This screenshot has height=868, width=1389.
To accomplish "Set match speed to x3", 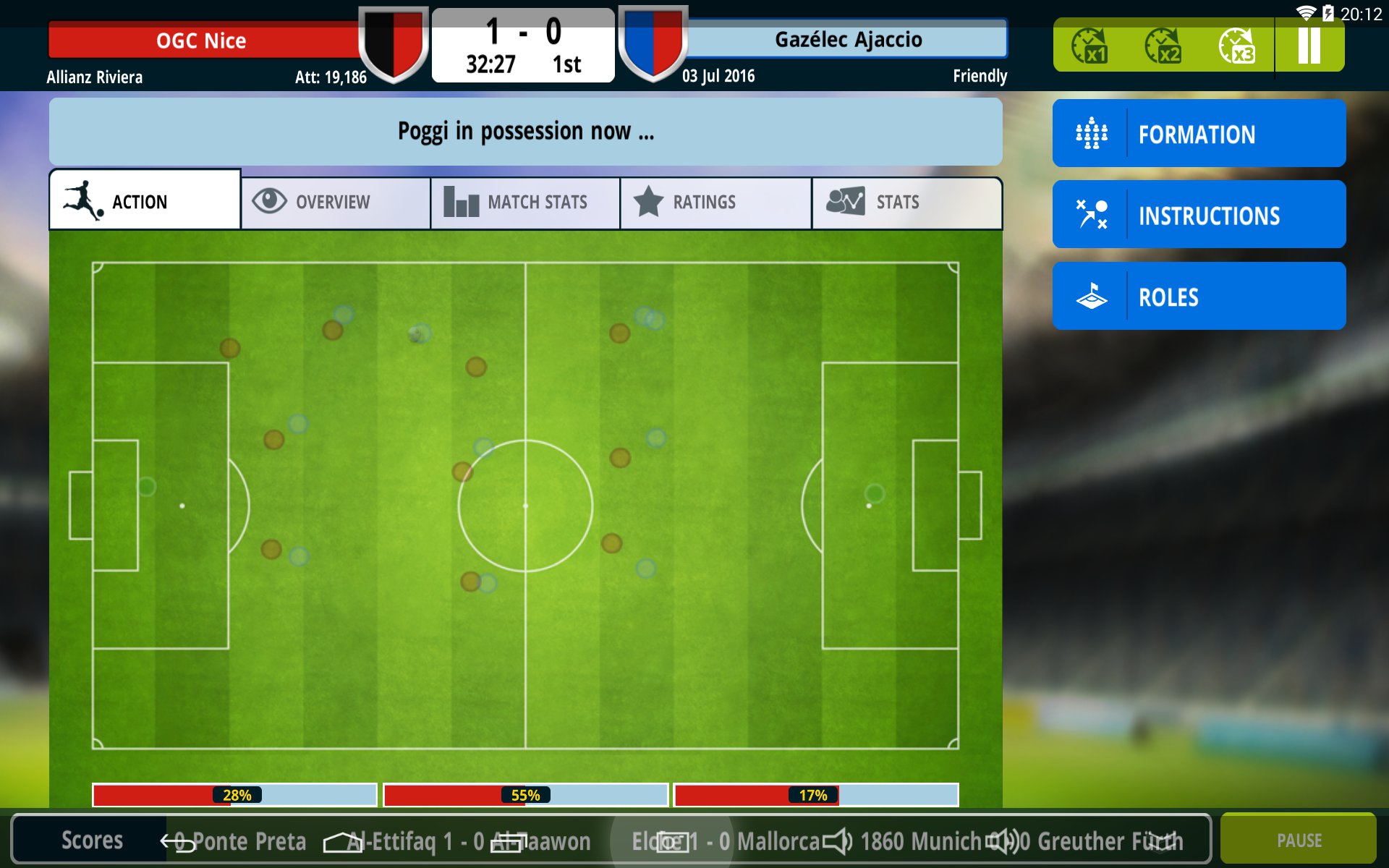I will coord(1236,46).
